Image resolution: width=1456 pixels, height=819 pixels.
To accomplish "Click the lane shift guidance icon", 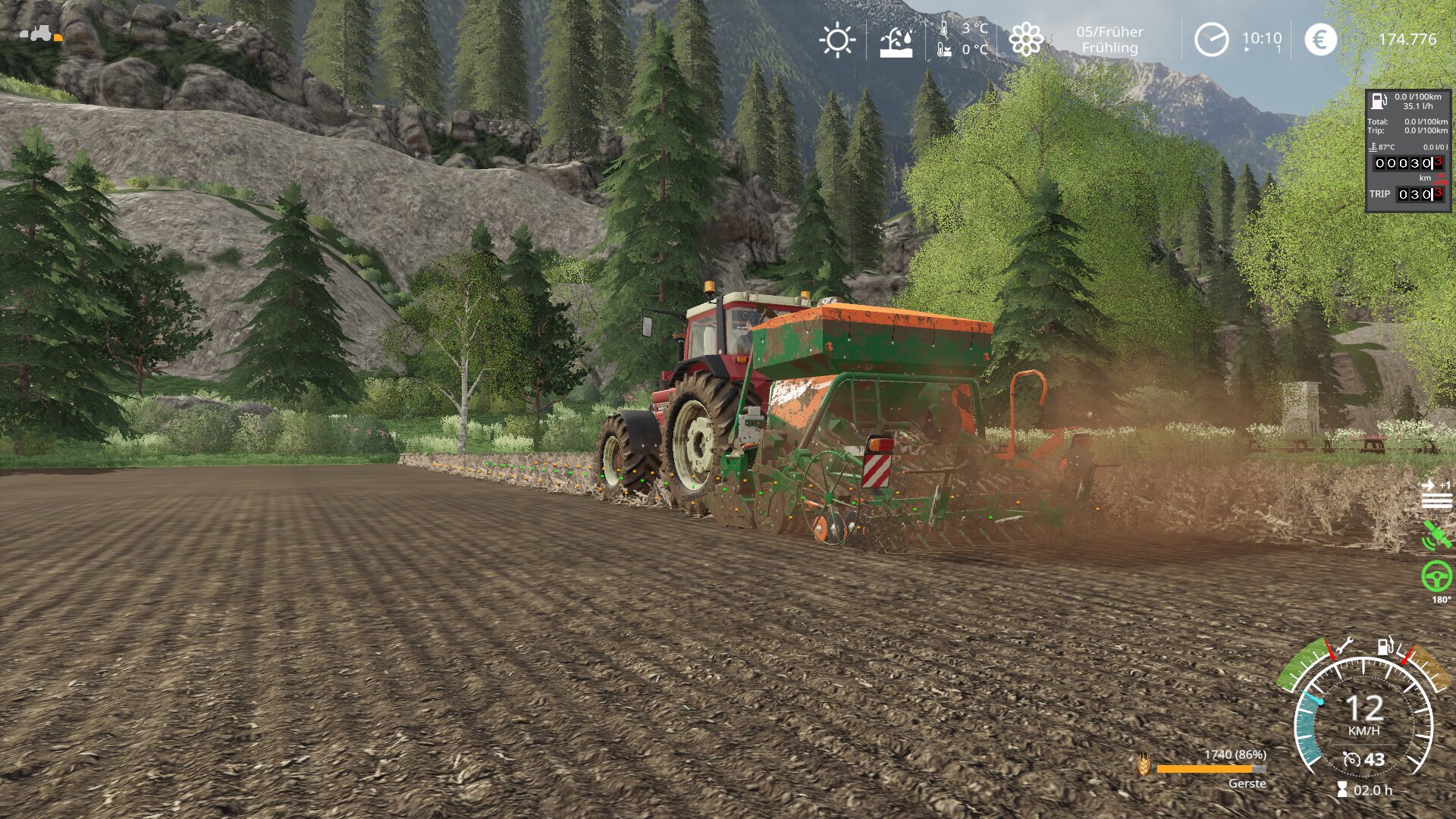I will click(1436, 494).
